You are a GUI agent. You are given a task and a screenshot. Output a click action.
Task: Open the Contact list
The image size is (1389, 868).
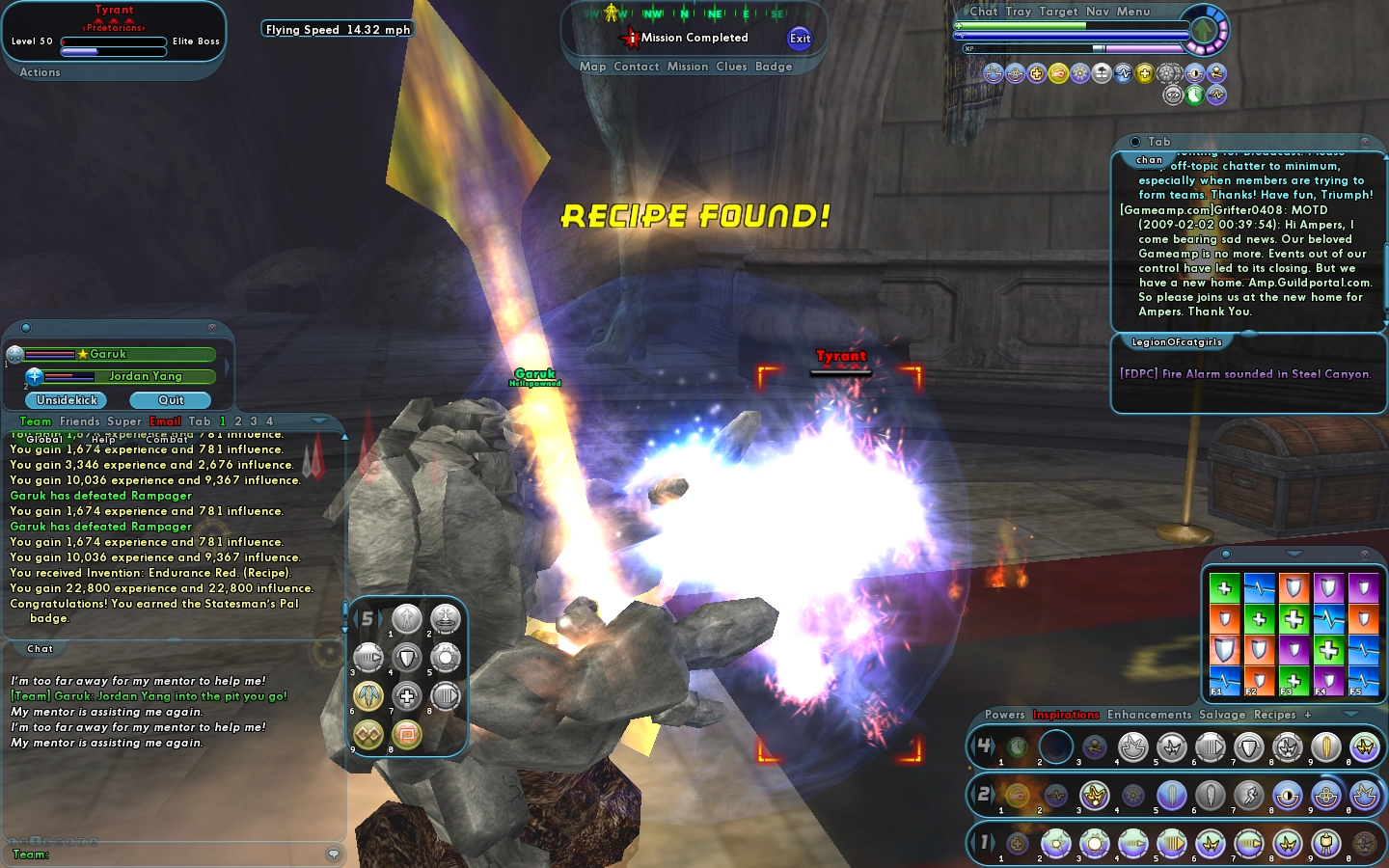[x=636, y=67]
